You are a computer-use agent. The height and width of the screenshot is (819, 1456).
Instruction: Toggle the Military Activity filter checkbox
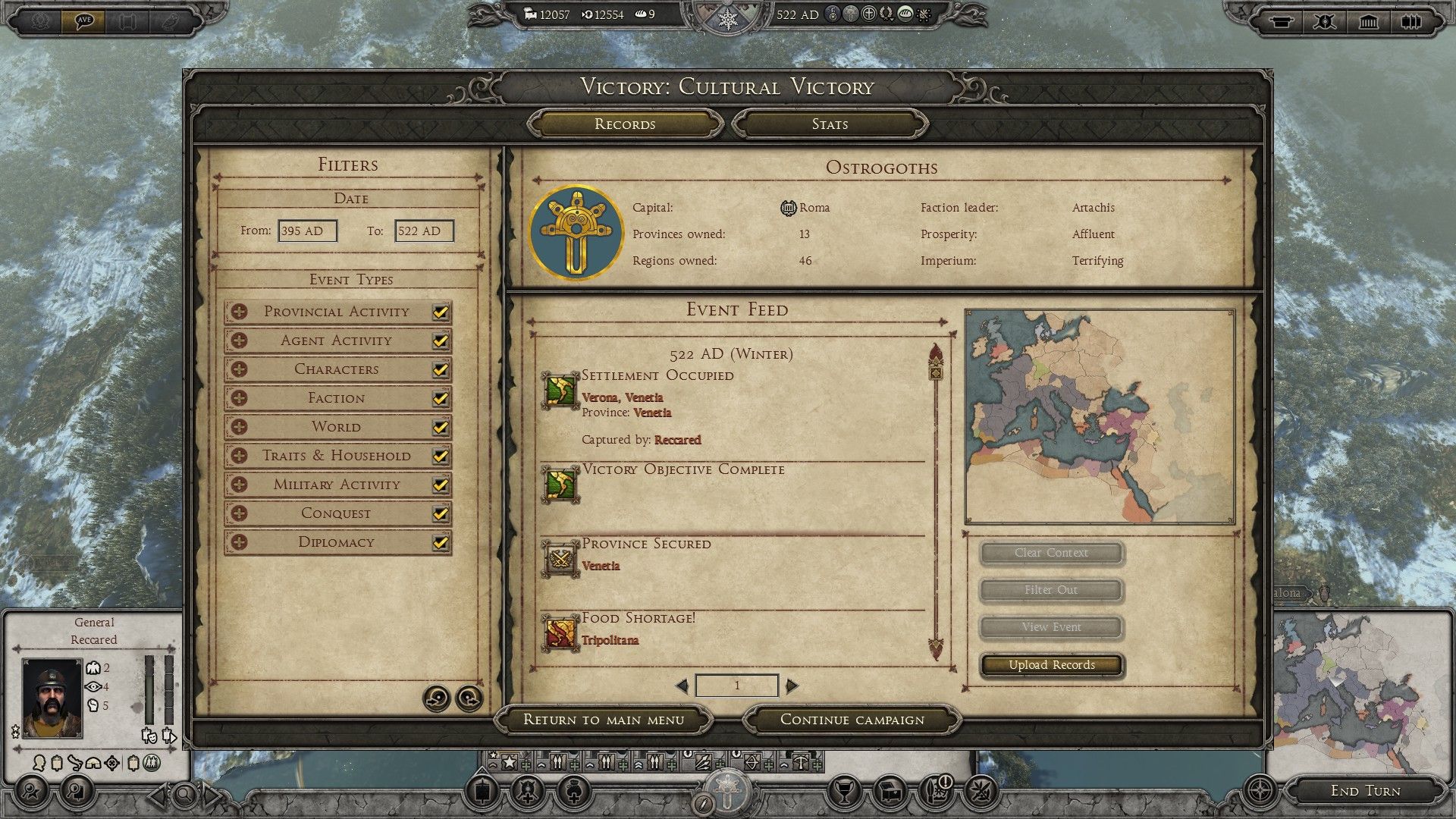pyautogui.click(x=440, y=485)
